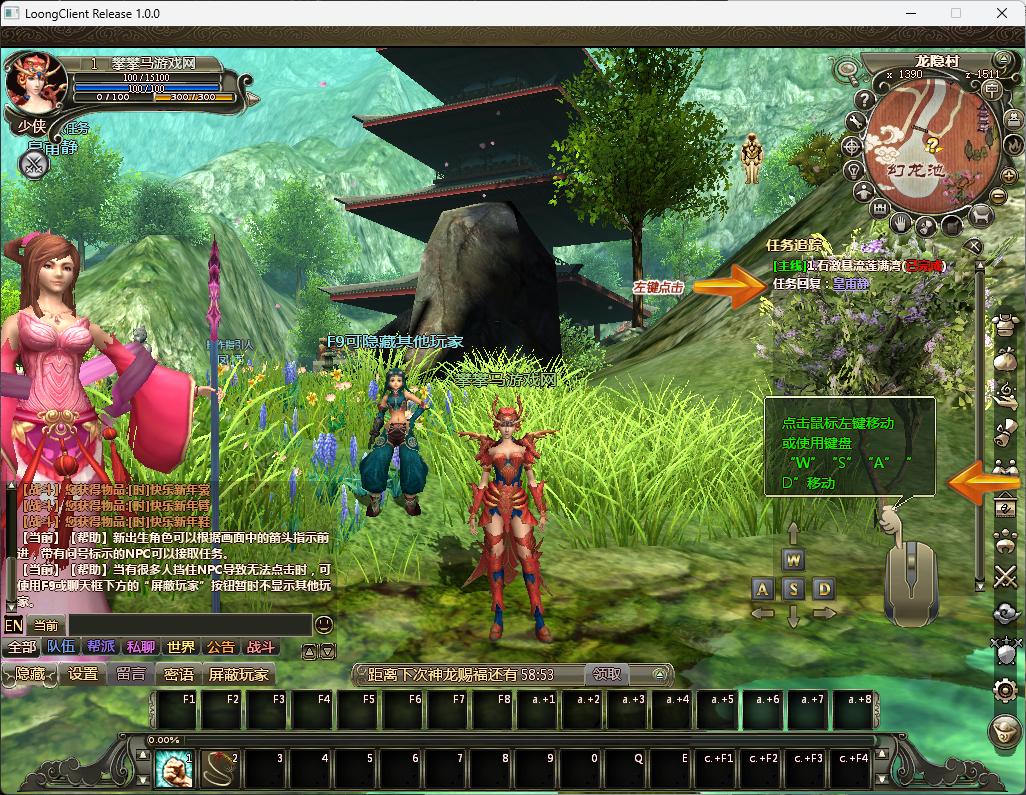Open the bag inventory pouch icon
Screen dimensions: 1026x795
pyautogui.click(x=1005, y=360)
